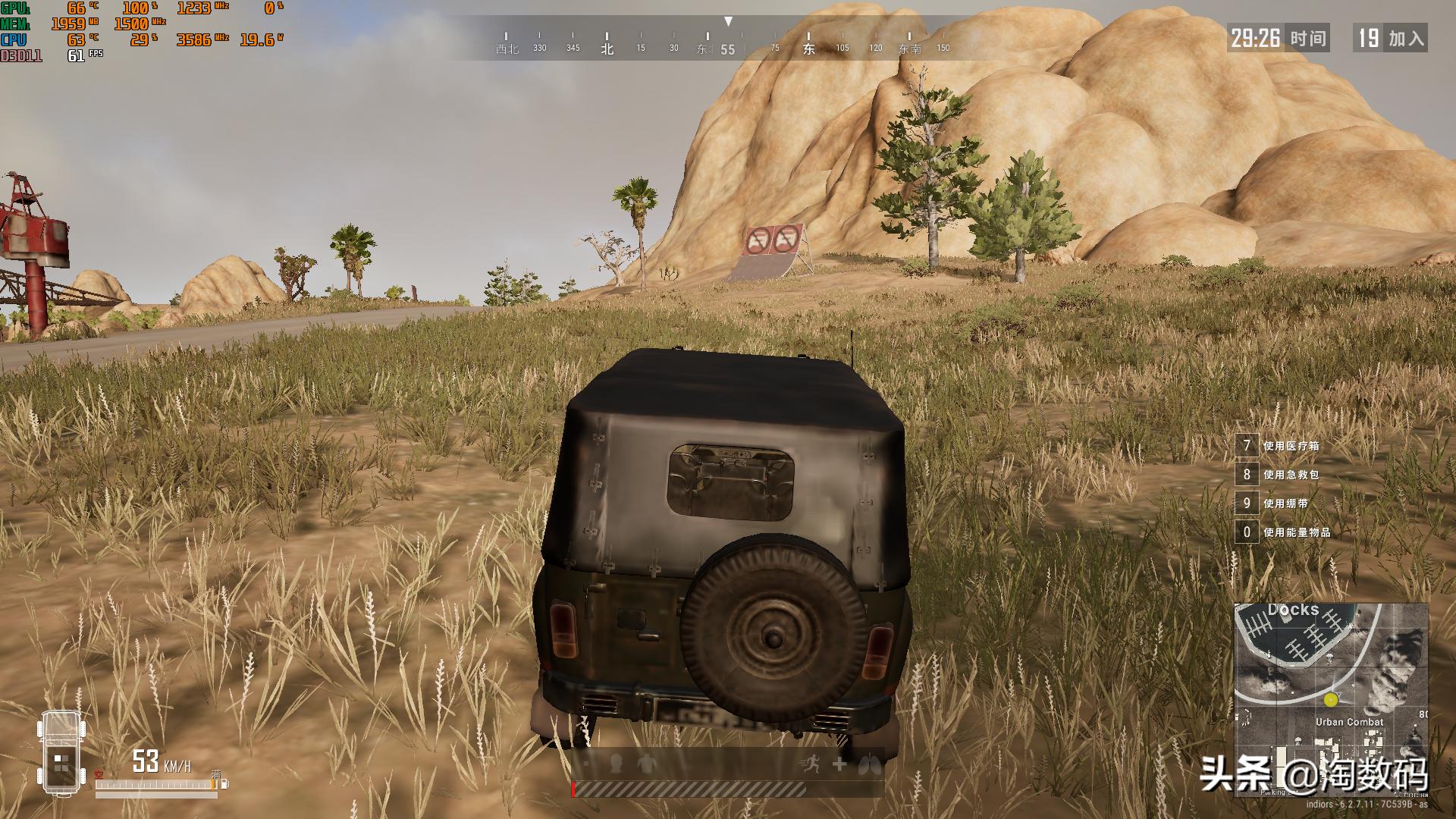Click the yellow player marker on minimap

click(1331, 699)
